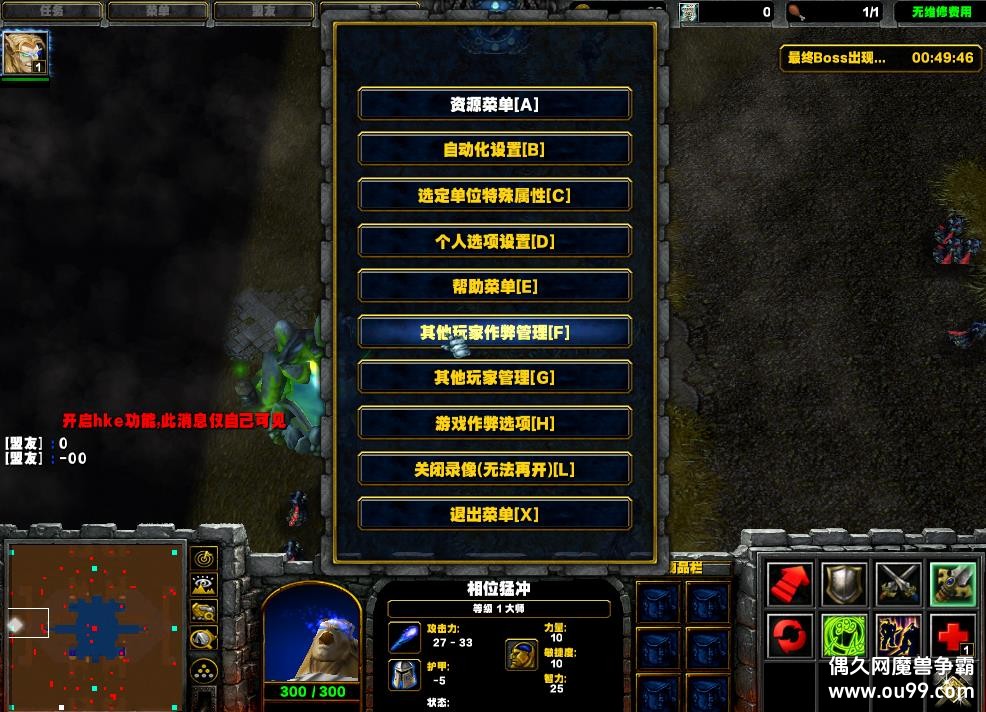The image size is (986, 712).
Task: Open 其他玩家作弊管理[F] entry
Action: tap(494, 332)
